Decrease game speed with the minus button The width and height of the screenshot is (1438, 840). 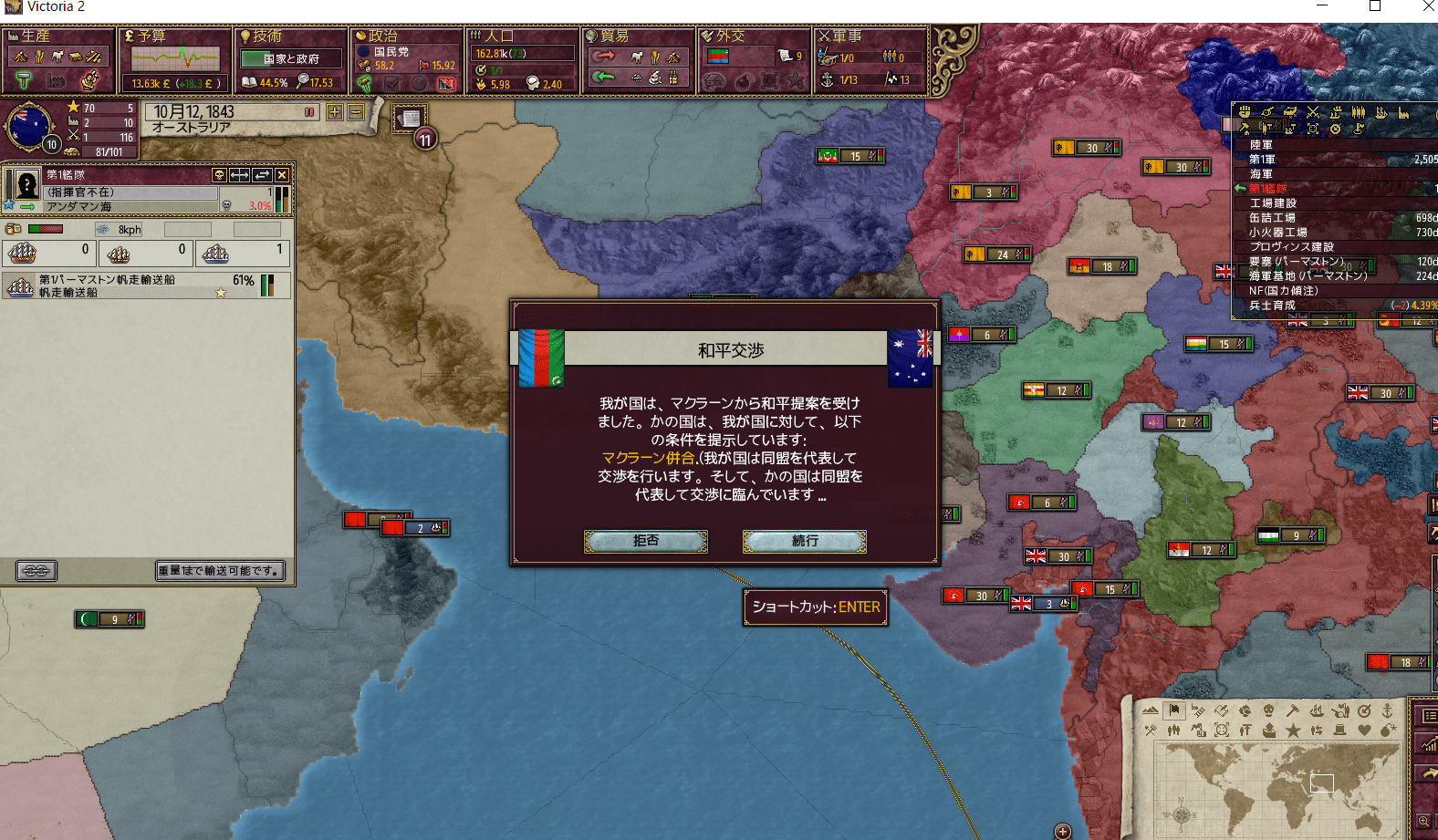click(356, 112)
